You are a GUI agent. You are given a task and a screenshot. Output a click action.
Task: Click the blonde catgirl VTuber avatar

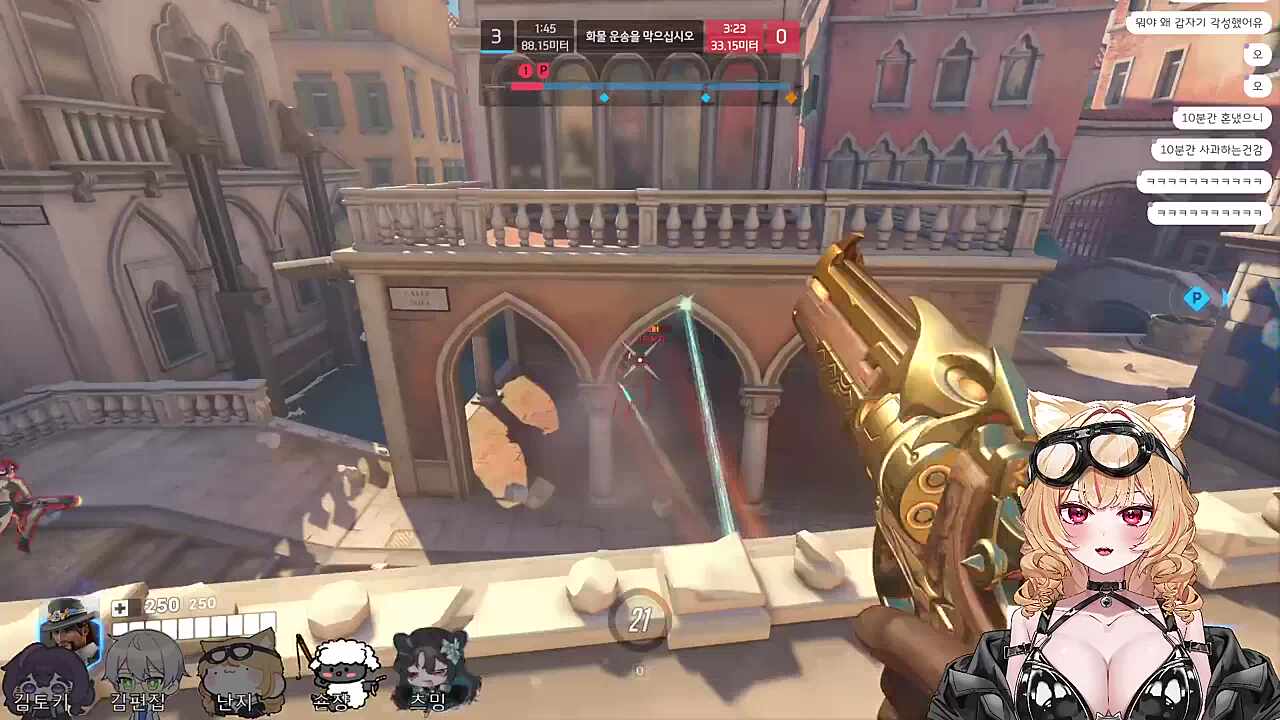pyautogui.click(x=1110, y=560)
